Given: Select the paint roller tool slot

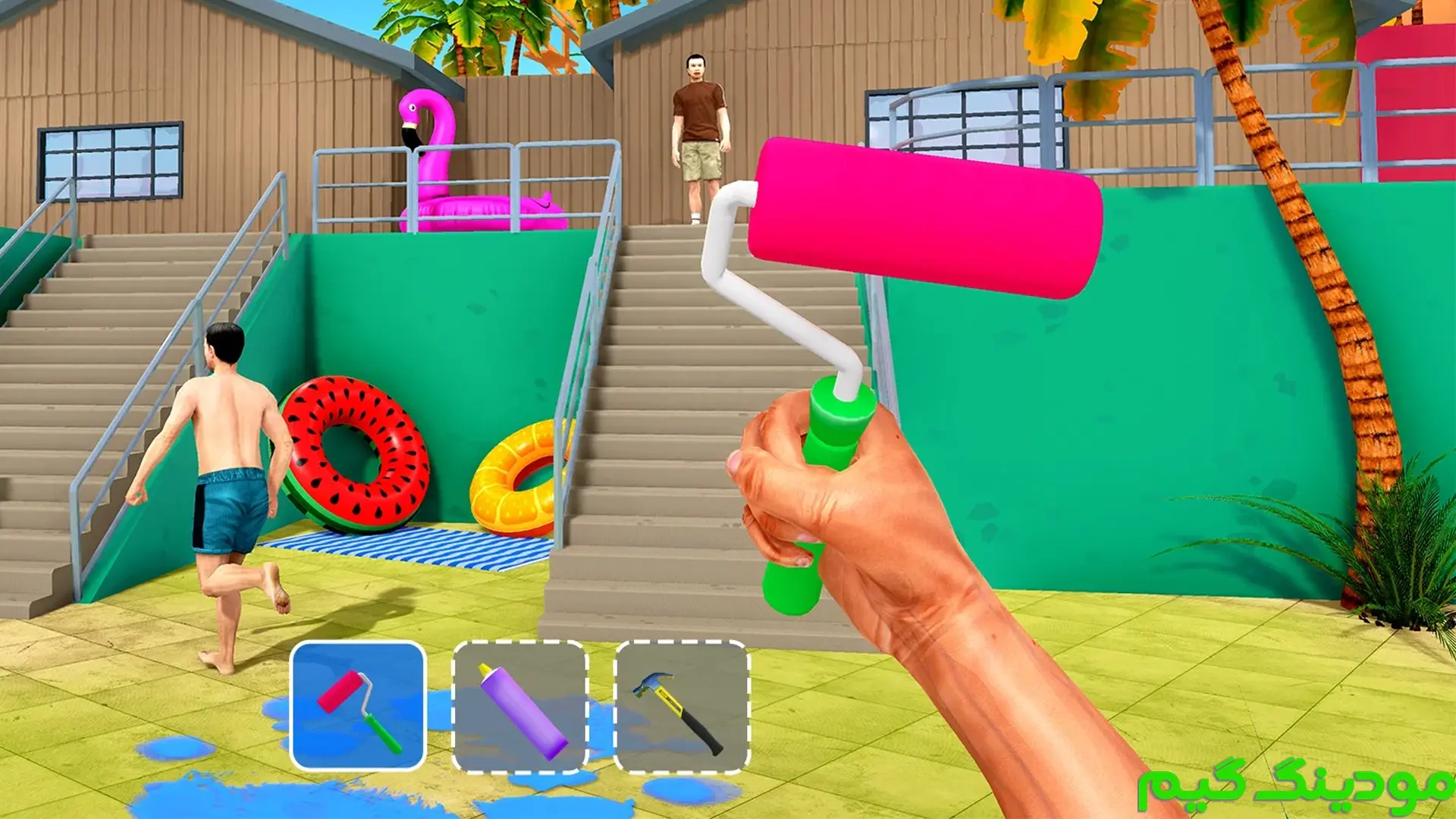Looking at the screenshot, I should [358, 706].
